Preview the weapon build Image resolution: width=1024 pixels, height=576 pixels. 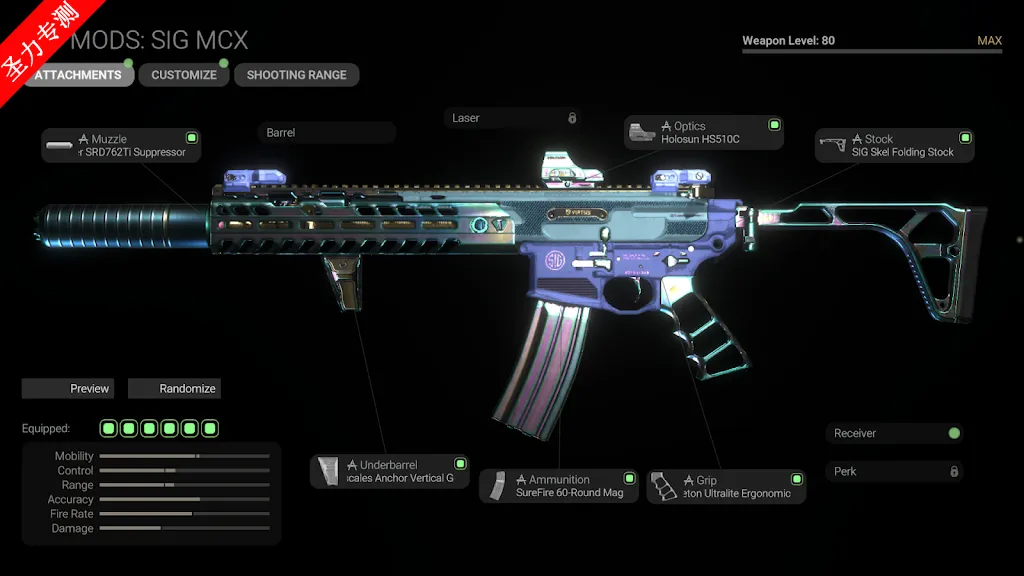tap(68, 388)
